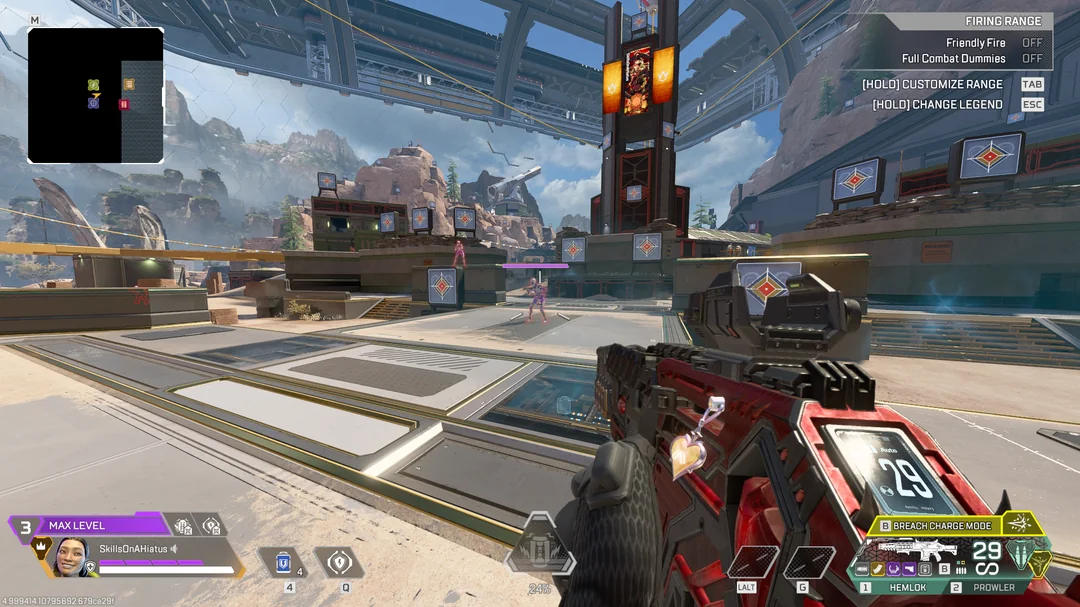Activate the tactical ability icon
The width and height of the screenshot is (1080, 607).
coord(345,563)
